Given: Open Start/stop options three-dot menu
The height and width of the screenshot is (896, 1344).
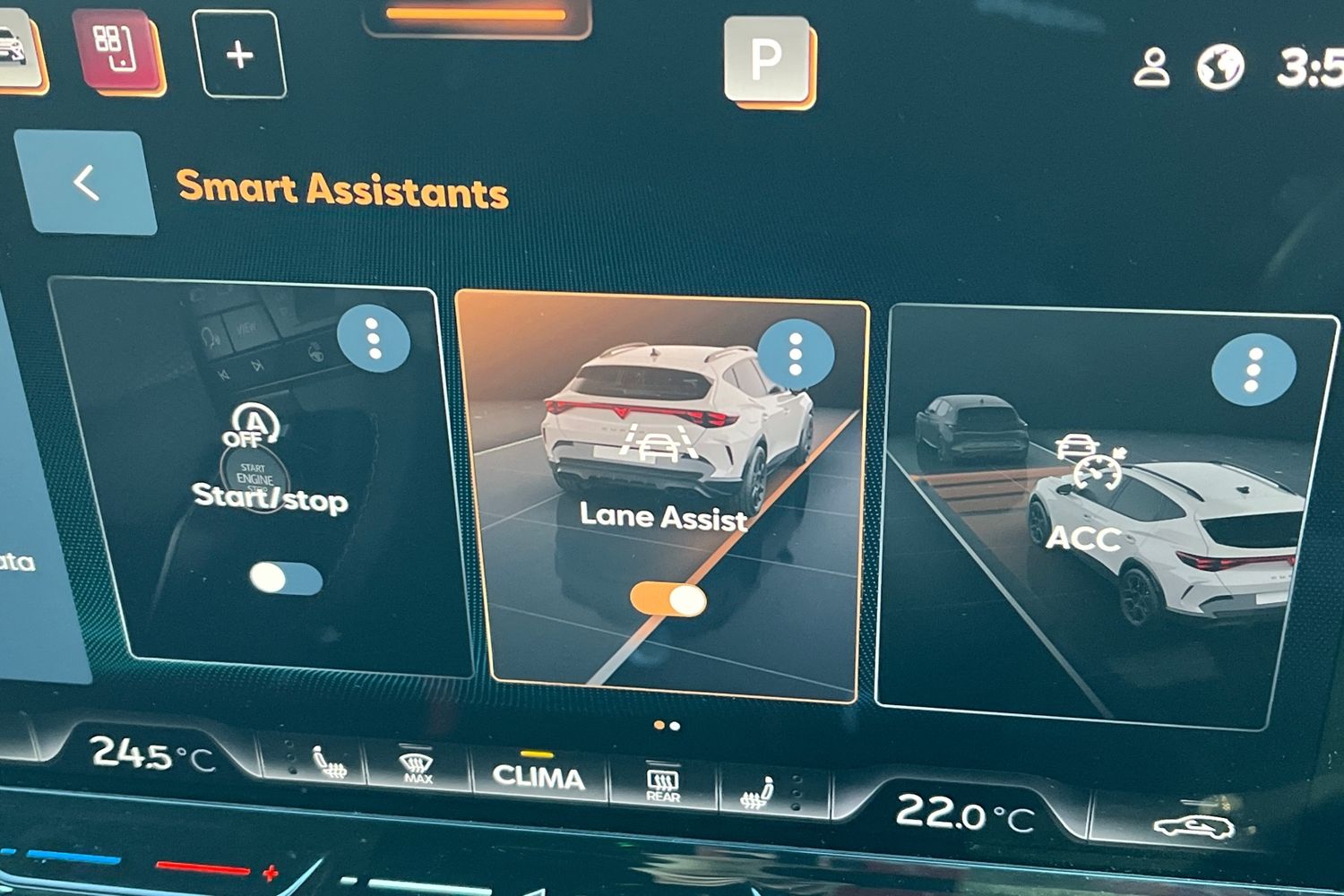Looking at the screenshot, I should pyautogui.click(x=374, y=340).
